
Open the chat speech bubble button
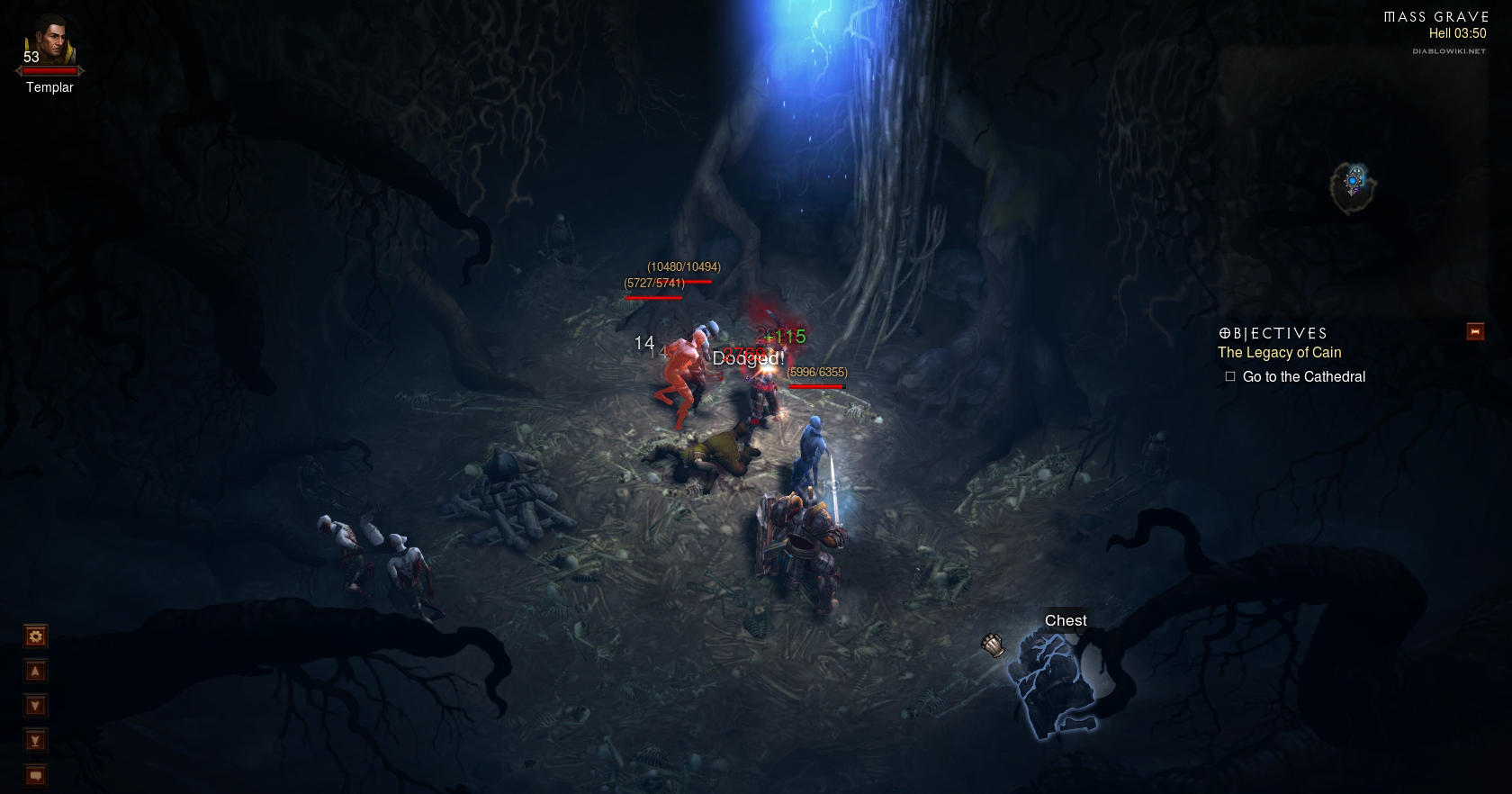click(35, 775)
